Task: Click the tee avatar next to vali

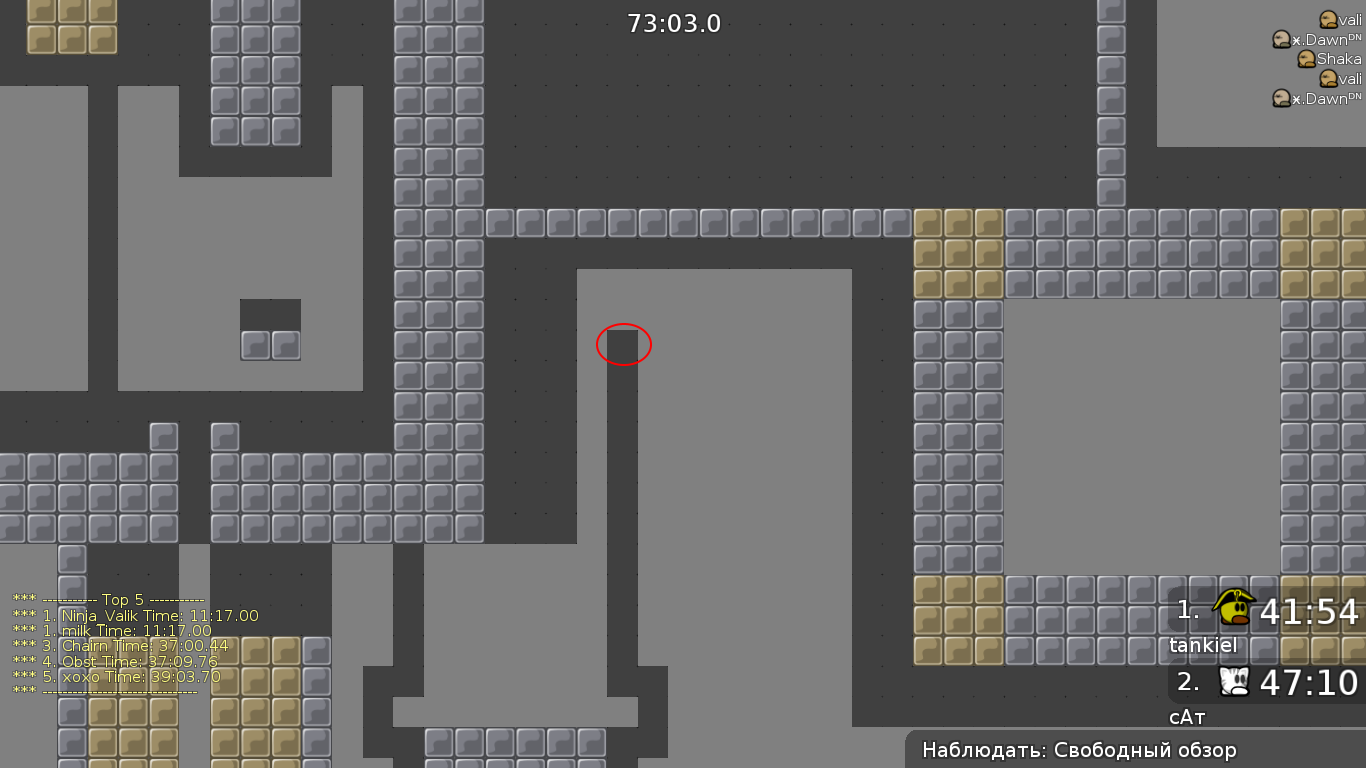Action: pos(1327,18)
